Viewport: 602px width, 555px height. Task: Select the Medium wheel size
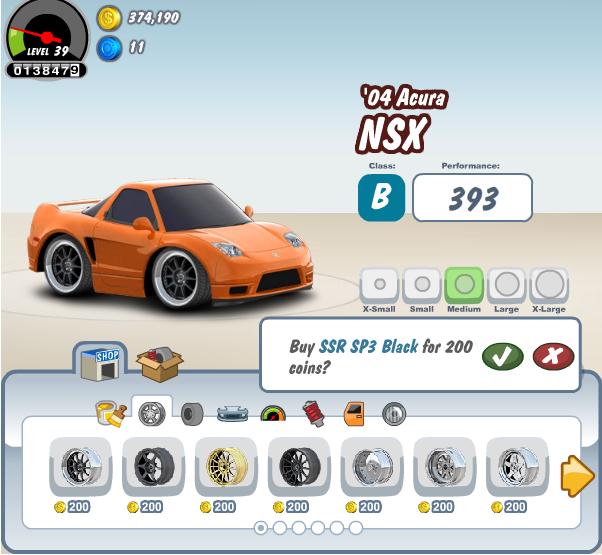coord(464,285)
